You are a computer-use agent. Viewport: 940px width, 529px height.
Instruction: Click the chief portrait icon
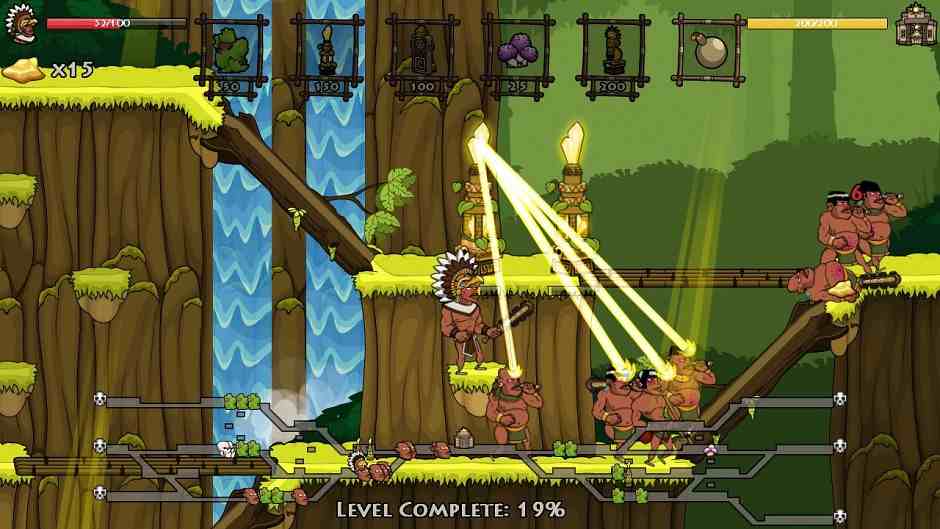pos(20,23)
